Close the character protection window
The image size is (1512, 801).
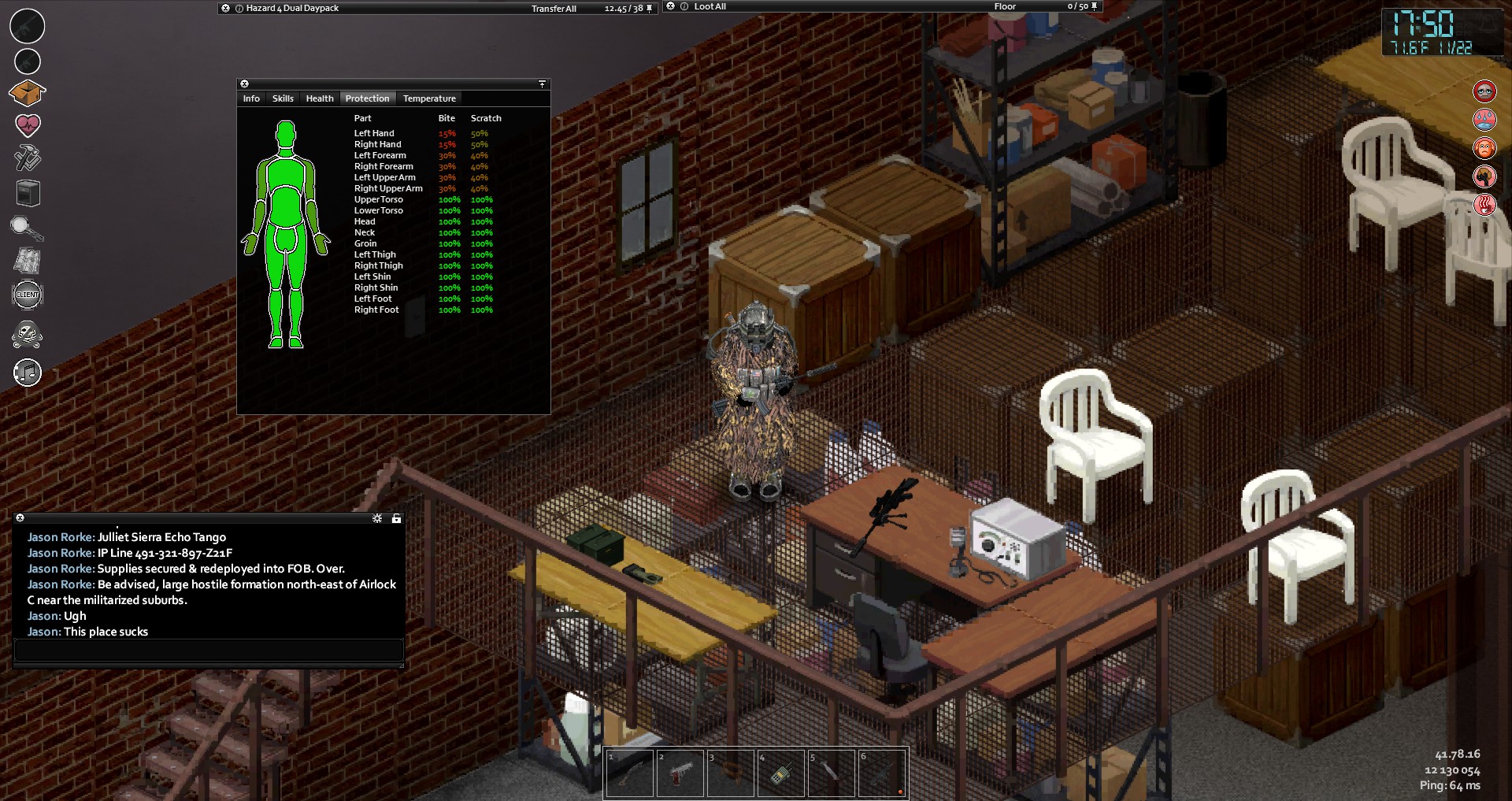tap(244, 83)
